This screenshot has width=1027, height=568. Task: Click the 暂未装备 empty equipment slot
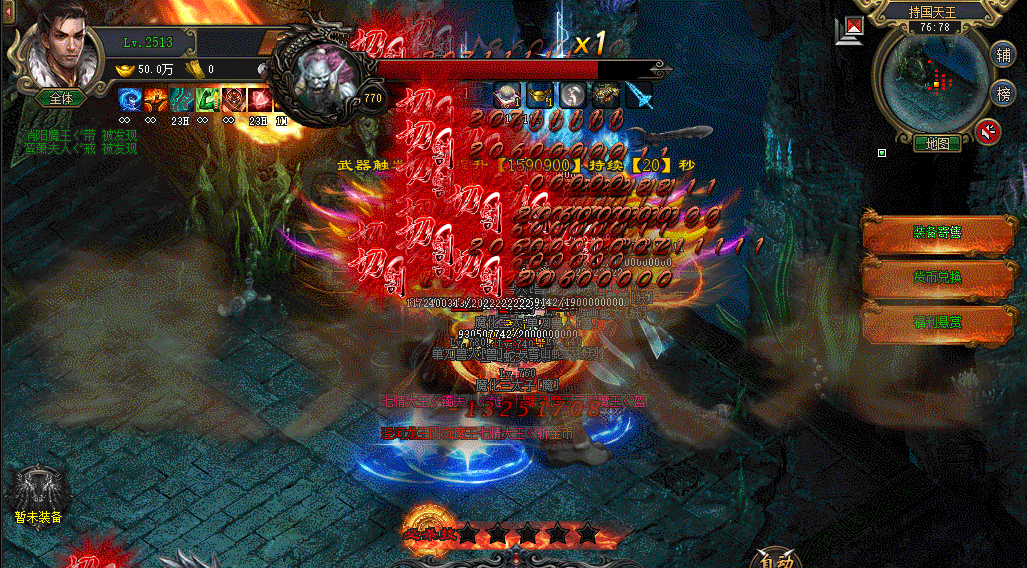(x=37, y=490)
